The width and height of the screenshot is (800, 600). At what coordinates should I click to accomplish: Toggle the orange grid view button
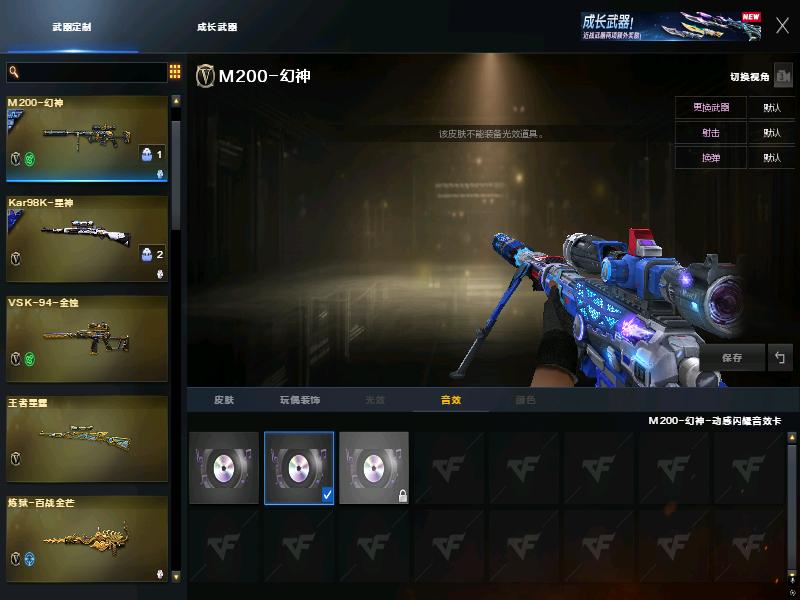click(175, 72)
